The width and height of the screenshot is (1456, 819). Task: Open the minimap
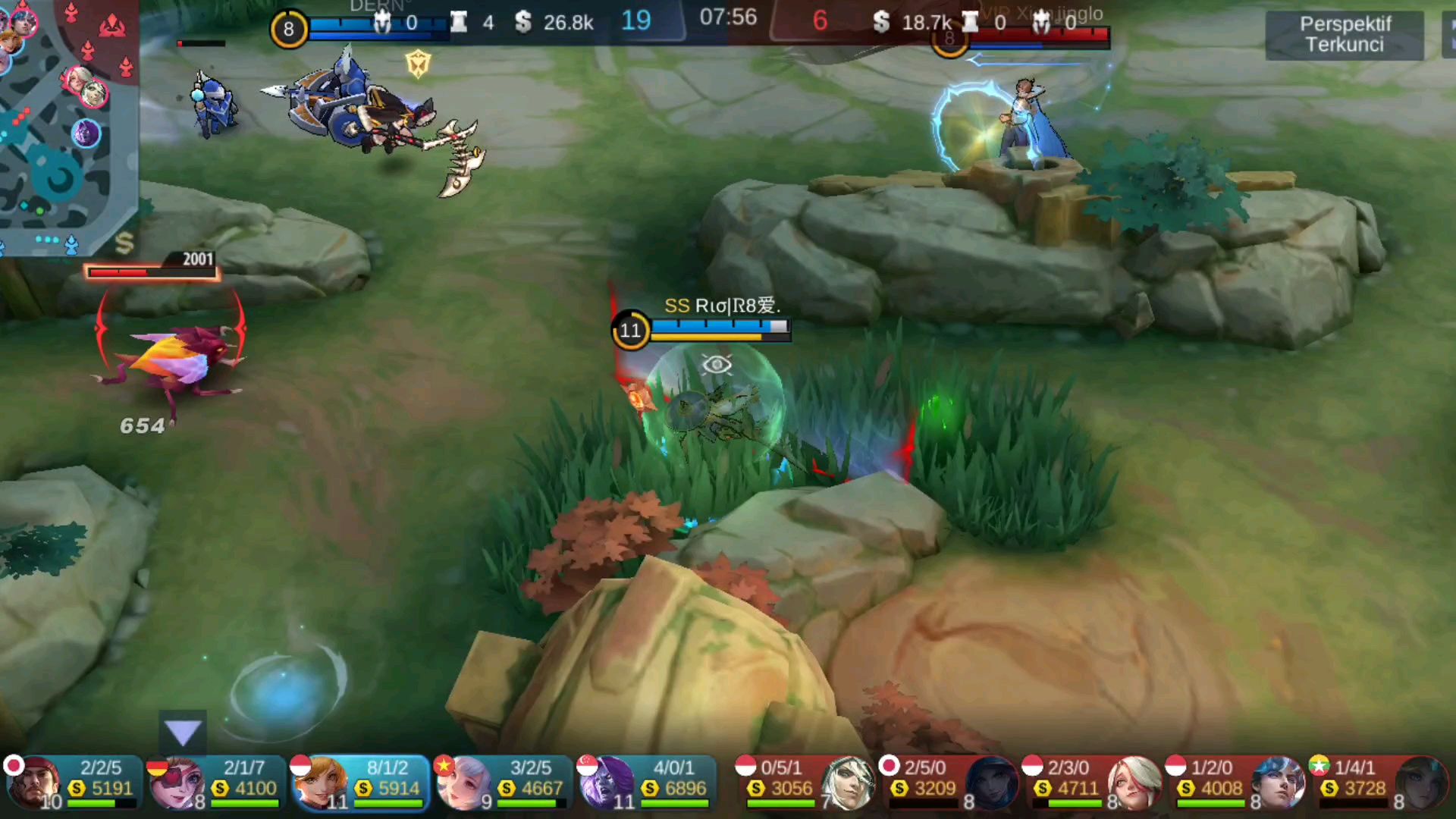(x=67, y=125)
